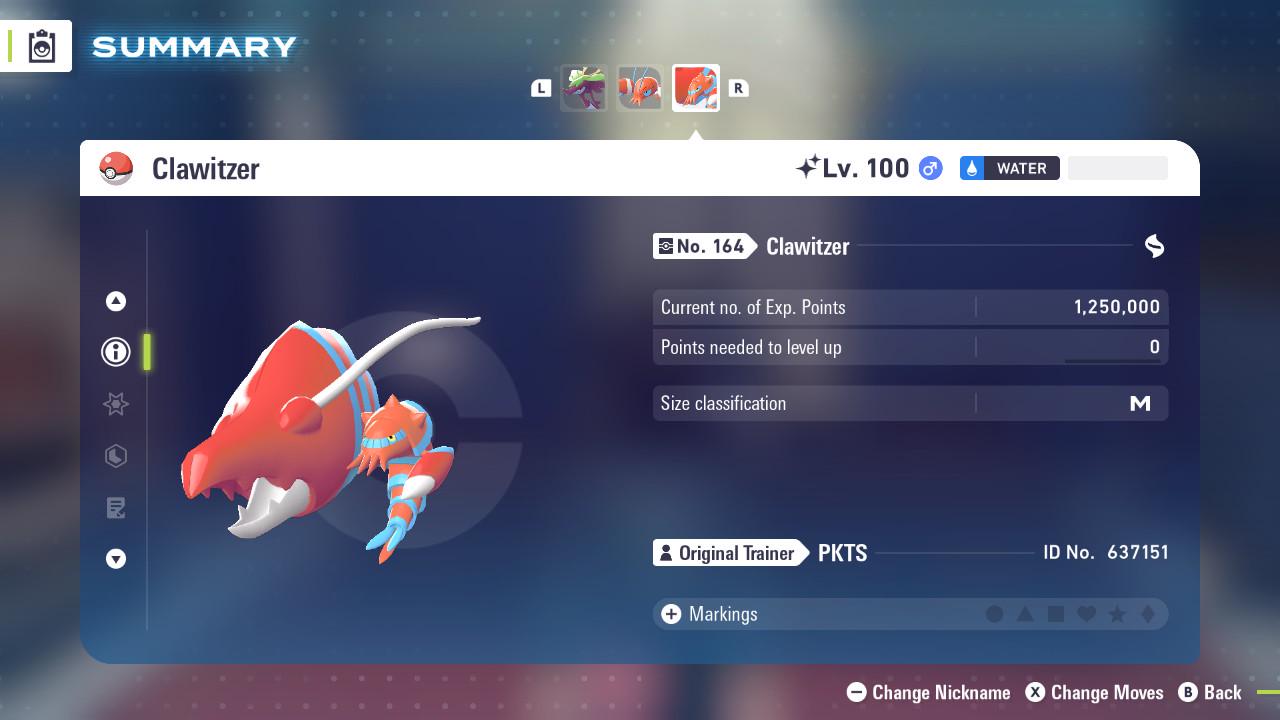Screen dimensions: 1280x720
Task: Select the male gender symbol
Action: click(x=928, y=168)
